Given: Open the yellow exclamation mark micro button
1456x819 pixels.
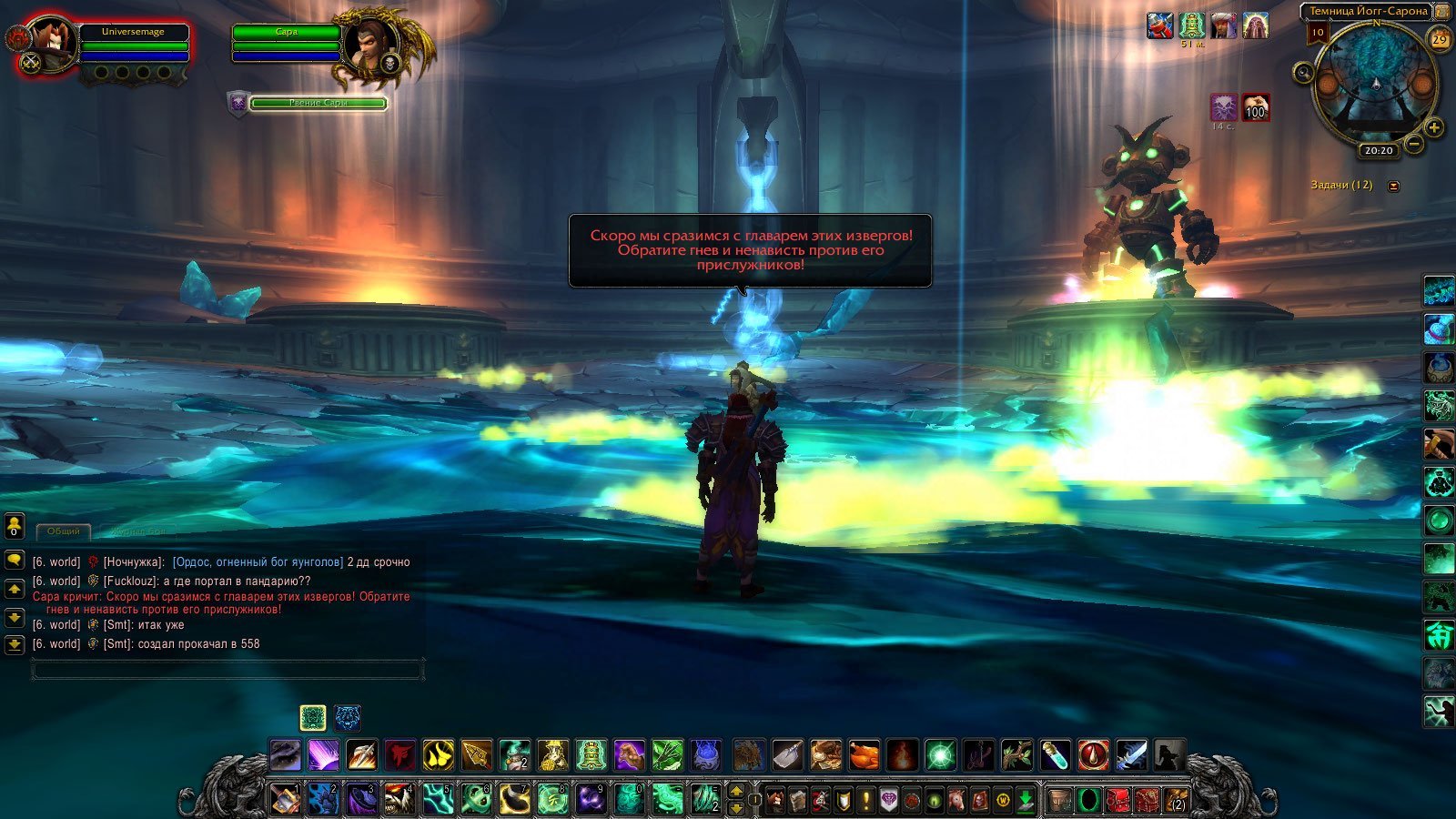Looking at the screenshot, I should (865, 800).
